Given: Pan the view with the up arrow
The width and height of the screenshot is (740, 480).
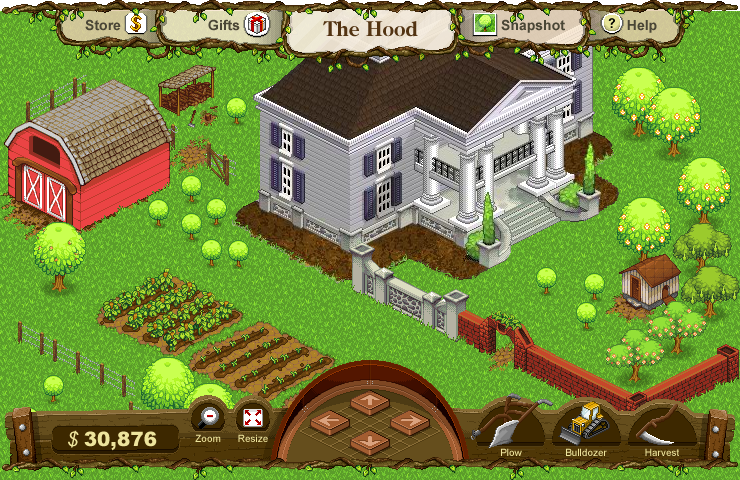Looking at the screenshot, I should click(370, 401).
